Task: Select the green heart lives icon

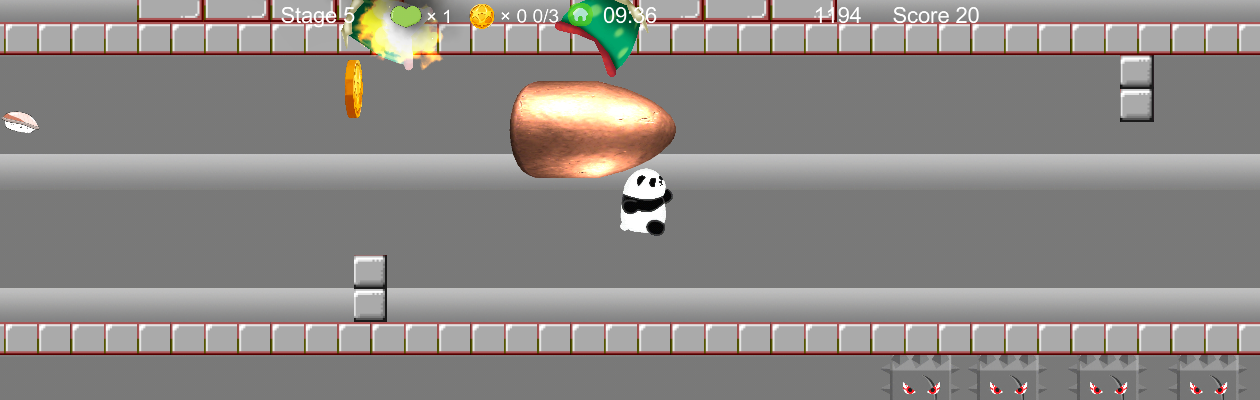Action: pyautogui.click(x=405, y=16)
